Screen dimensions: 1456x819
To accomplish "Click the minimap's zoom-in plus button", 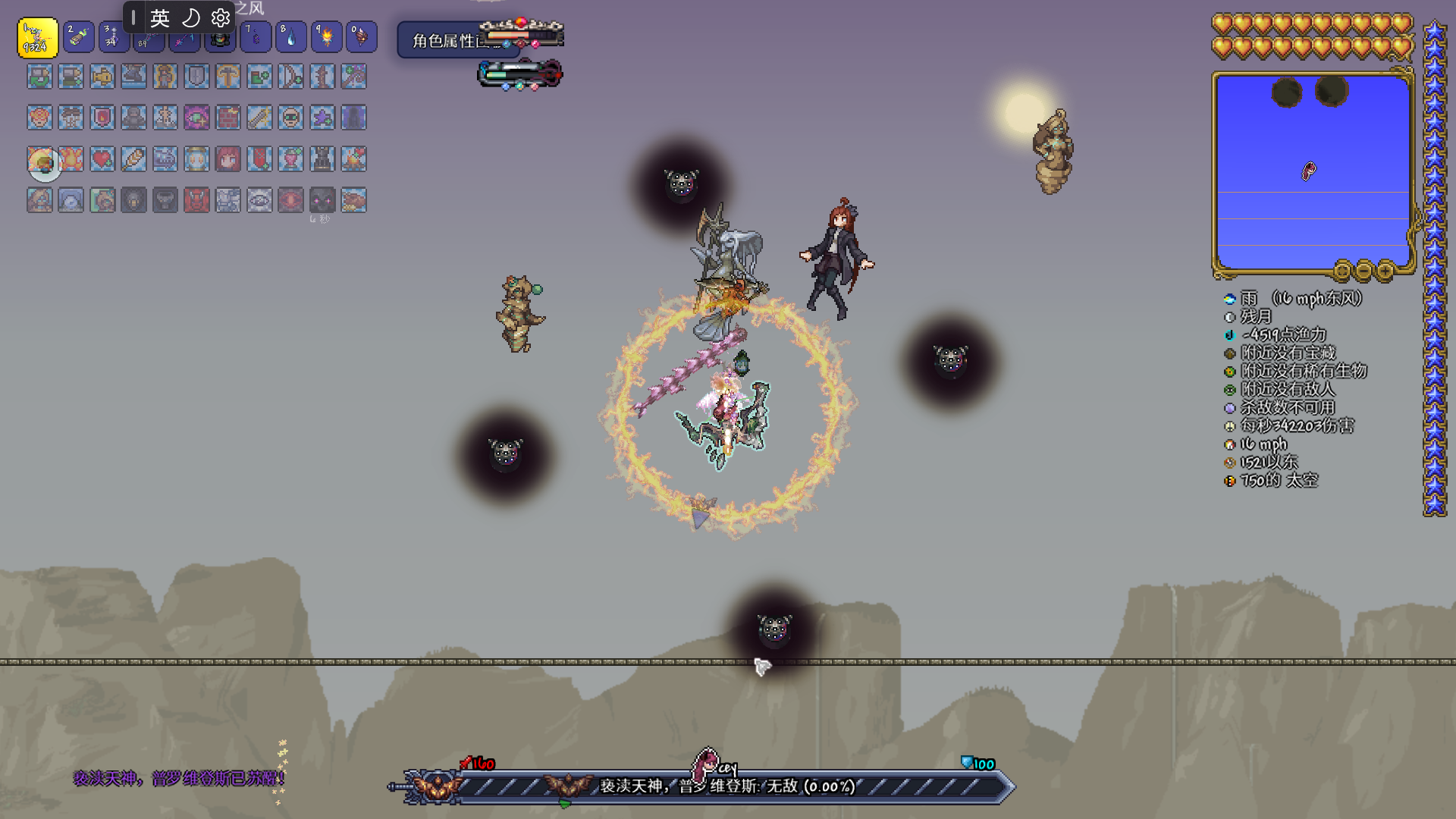I will pyautogui.click(x=1385, y=271).
